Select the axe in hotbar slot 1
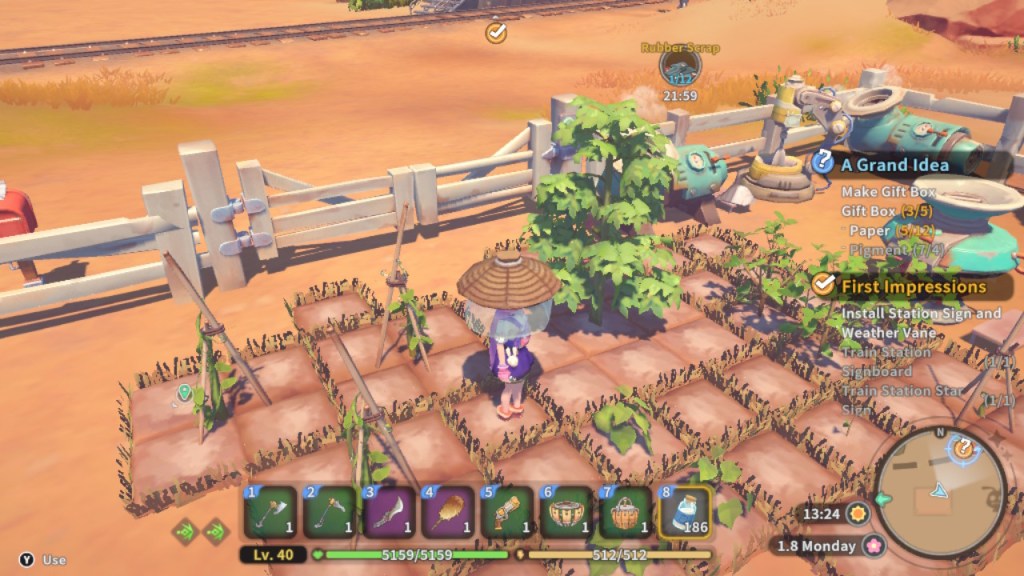The width and height of the screenshot is (1024, 576). click(270, 512)
